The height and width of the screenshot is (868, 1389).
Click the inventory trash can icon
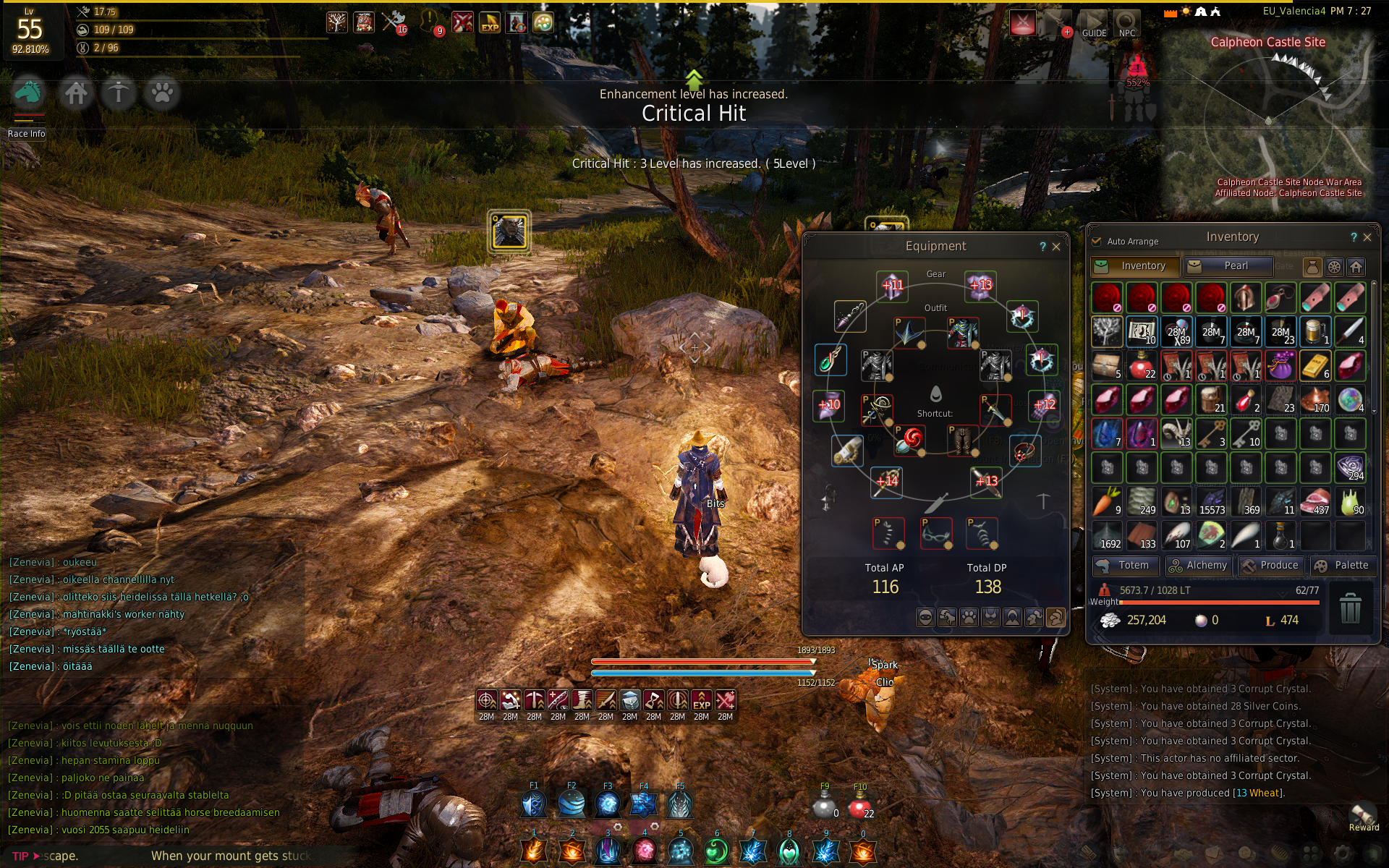[1350, 608]
